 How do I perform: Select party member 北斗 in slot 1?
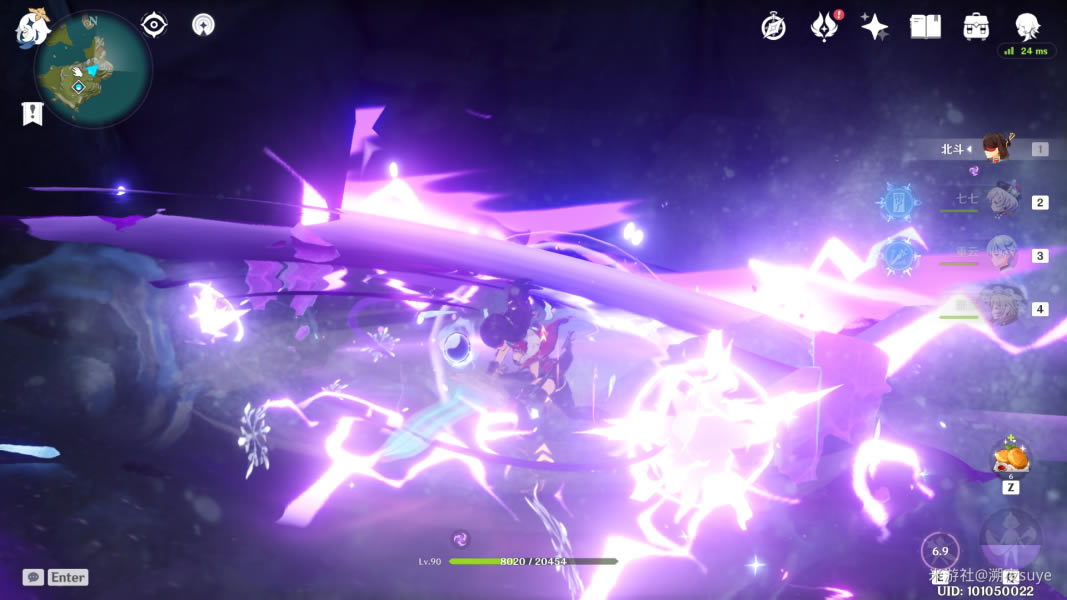point(995,149)
